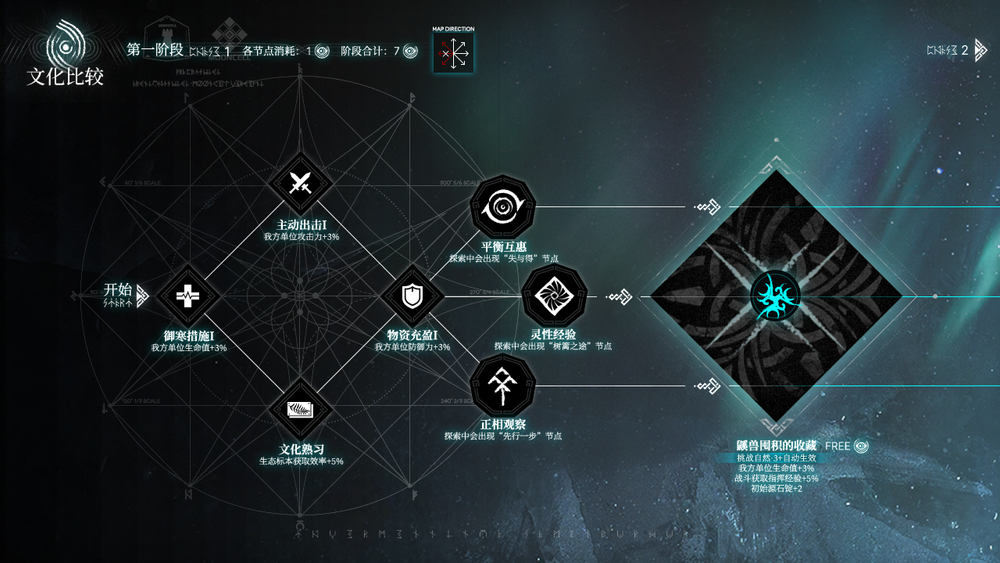Activate the 物资充盈I defense node
Image resolution: width=1000 pixels, height=563 pixels.
(409, 296)
